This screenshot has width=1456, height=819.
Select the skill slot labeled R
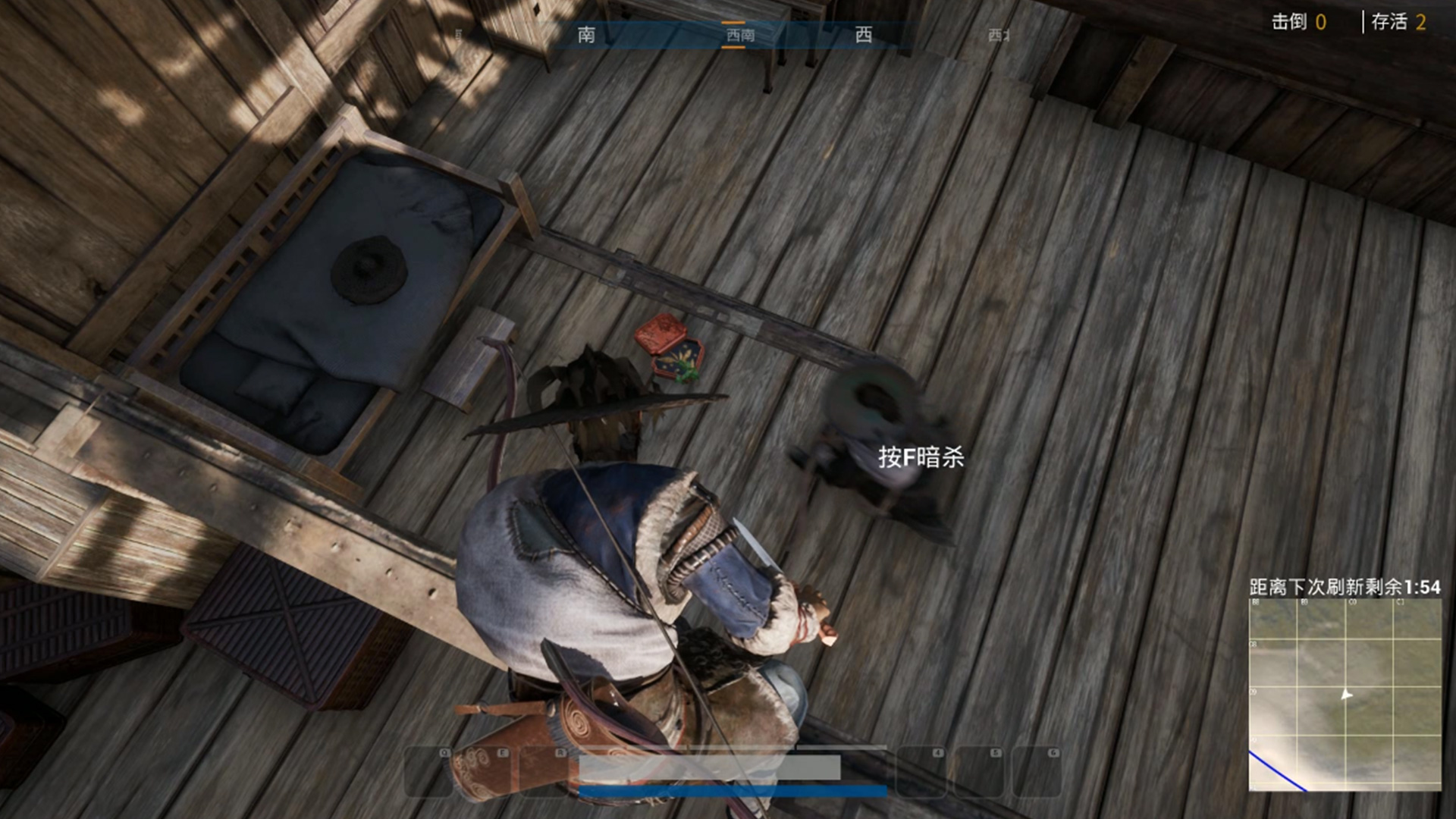[544, 771]
